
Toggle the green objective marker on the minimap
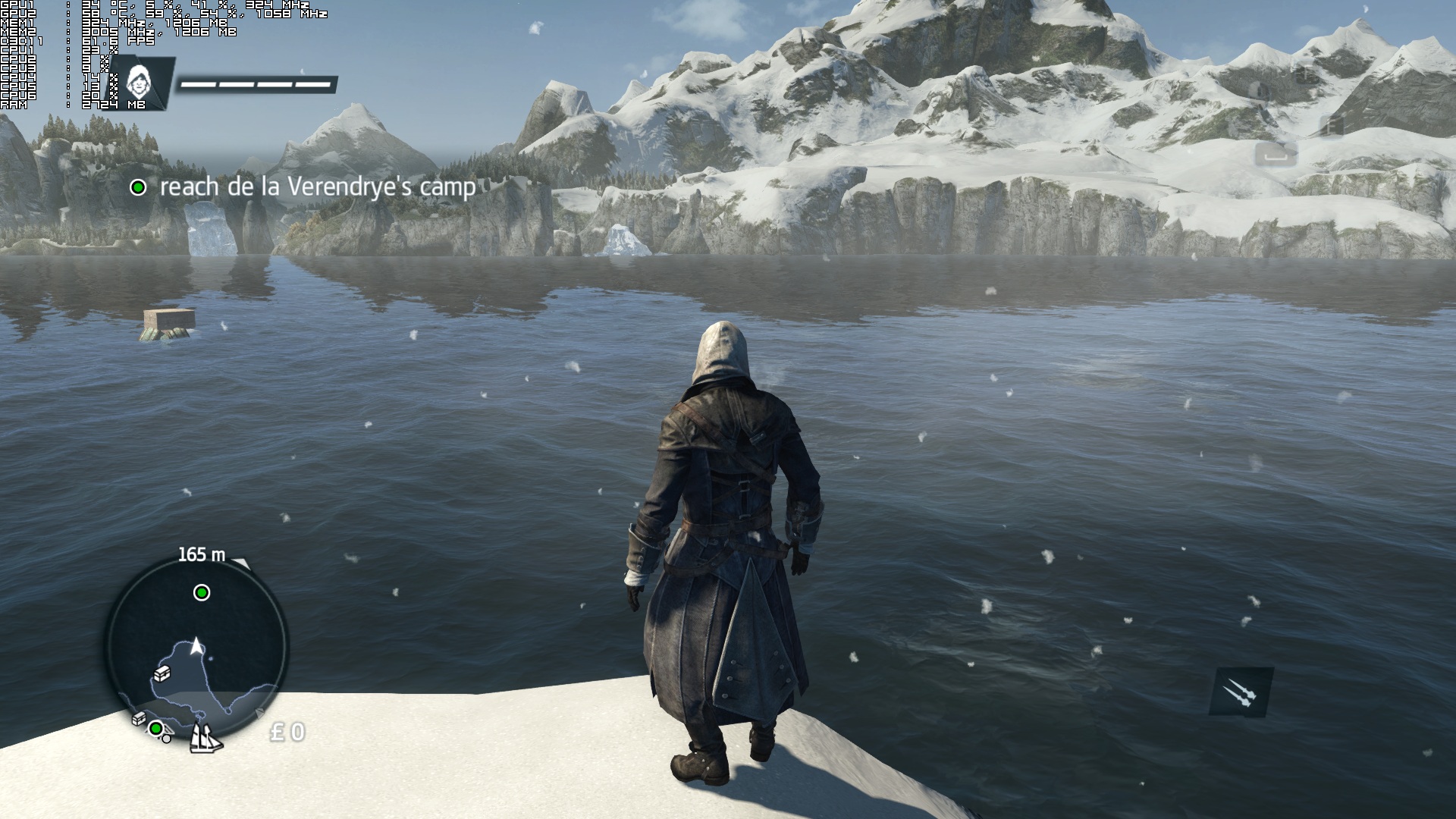[201, 592]
